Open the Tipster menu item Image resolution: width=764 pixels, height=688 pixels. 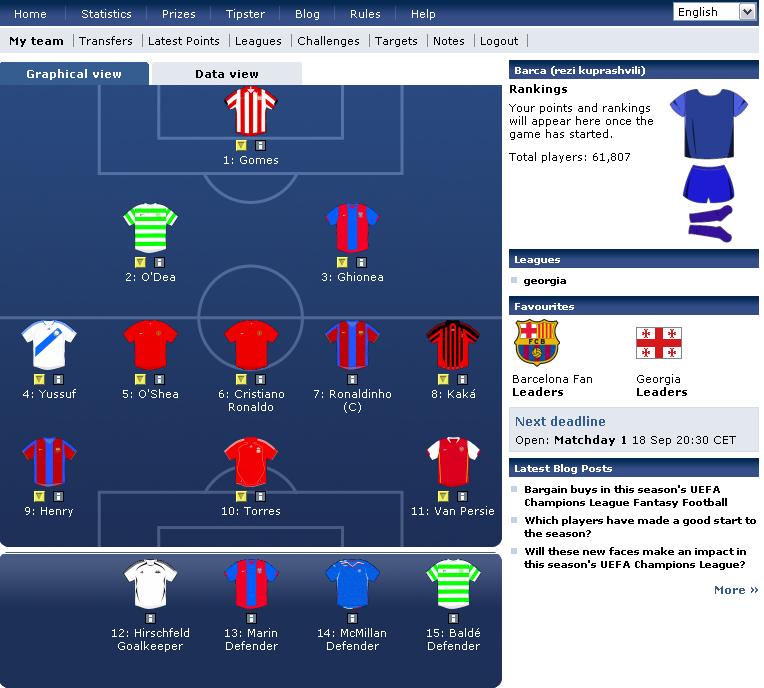[x=245, y=14]
